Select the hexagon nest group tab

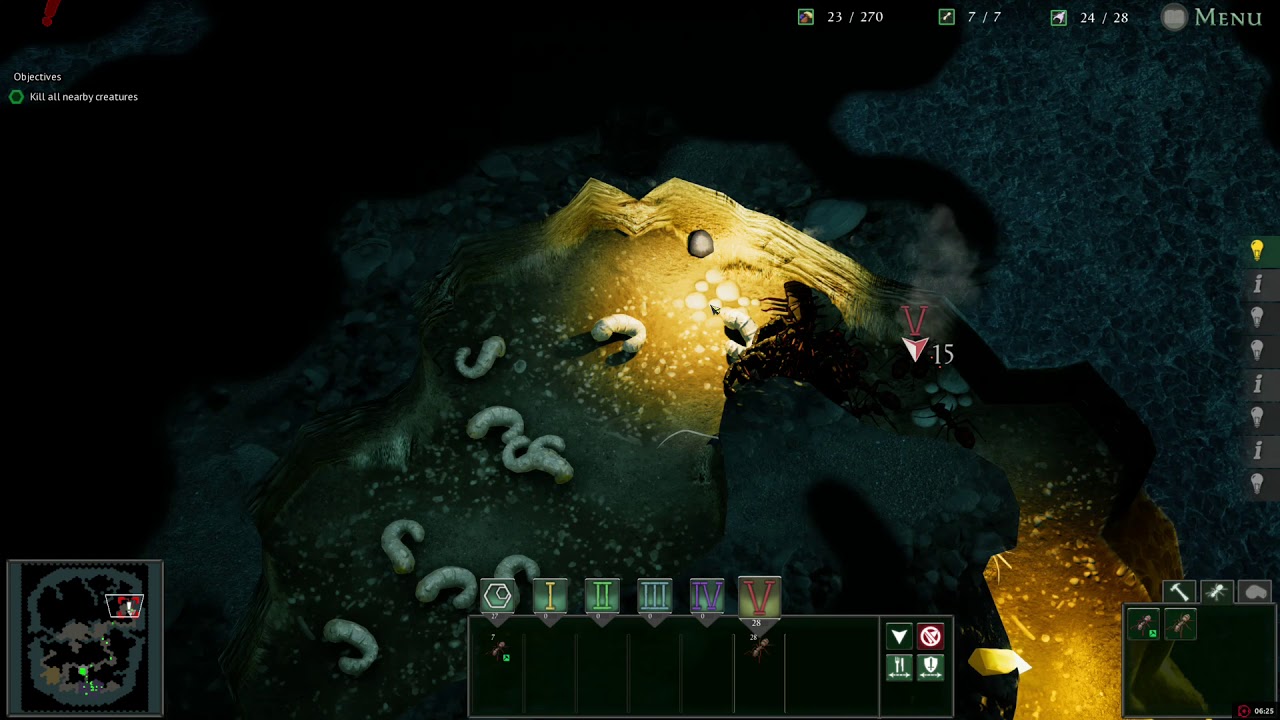pyautogui.click(x=497, y=597)
